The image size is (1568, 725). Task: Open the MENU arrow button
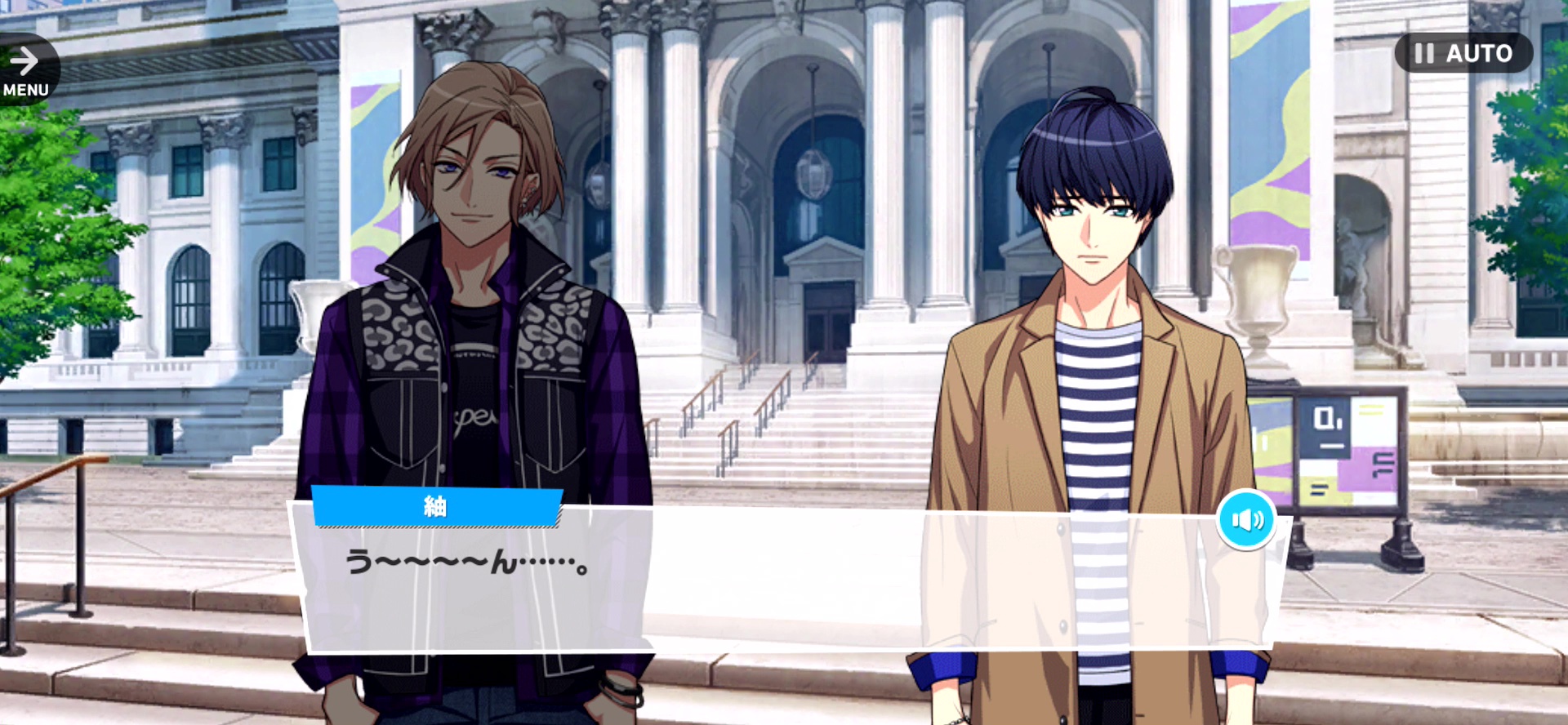[x=26, y=70]
